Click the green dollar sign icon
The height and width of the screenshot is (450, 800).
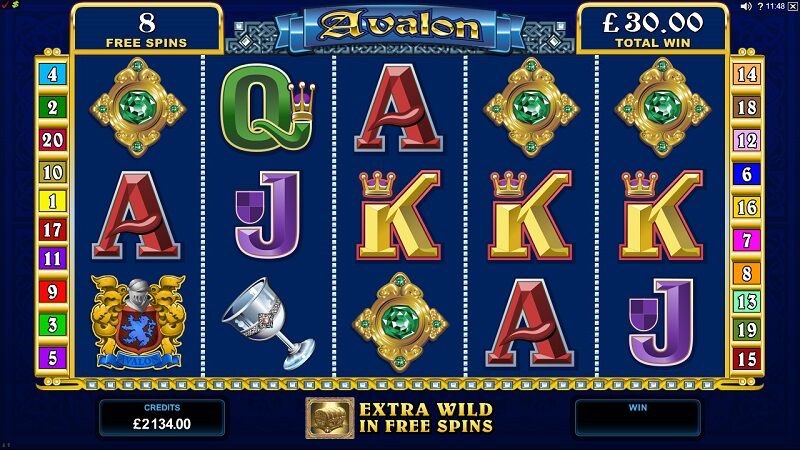coord(16,6)
